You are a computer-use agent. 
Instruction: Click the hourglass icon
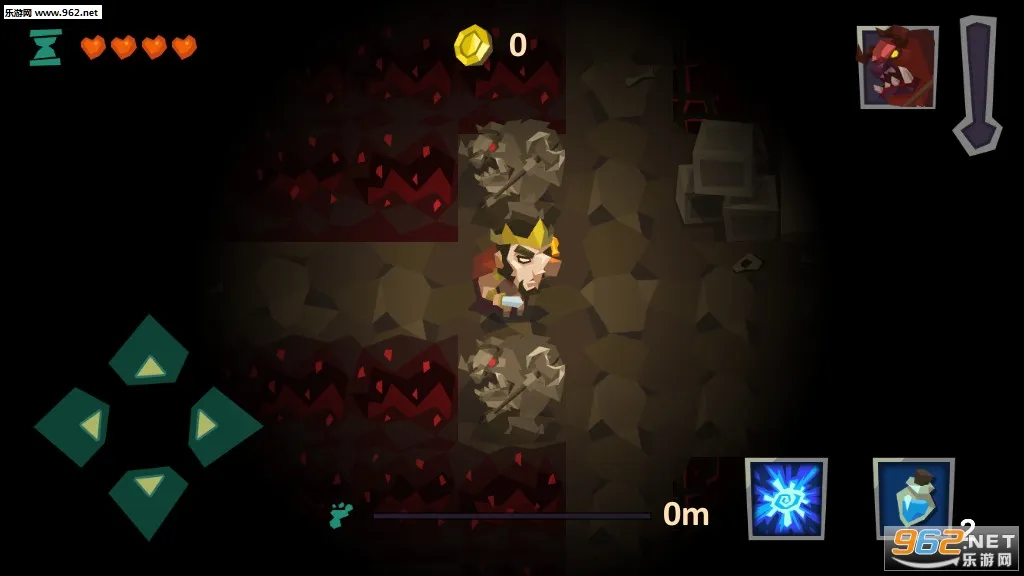pos(45,47)
